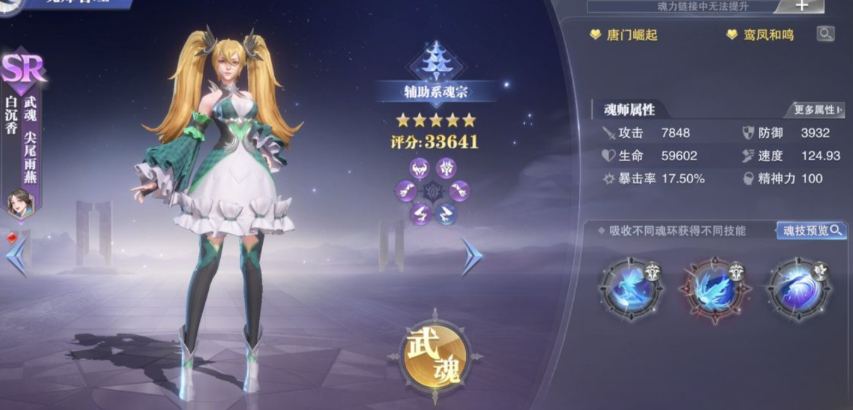Screen dimensions: 853x410
Task: Switch to the next character with right arrow
Action: point(471,257)
